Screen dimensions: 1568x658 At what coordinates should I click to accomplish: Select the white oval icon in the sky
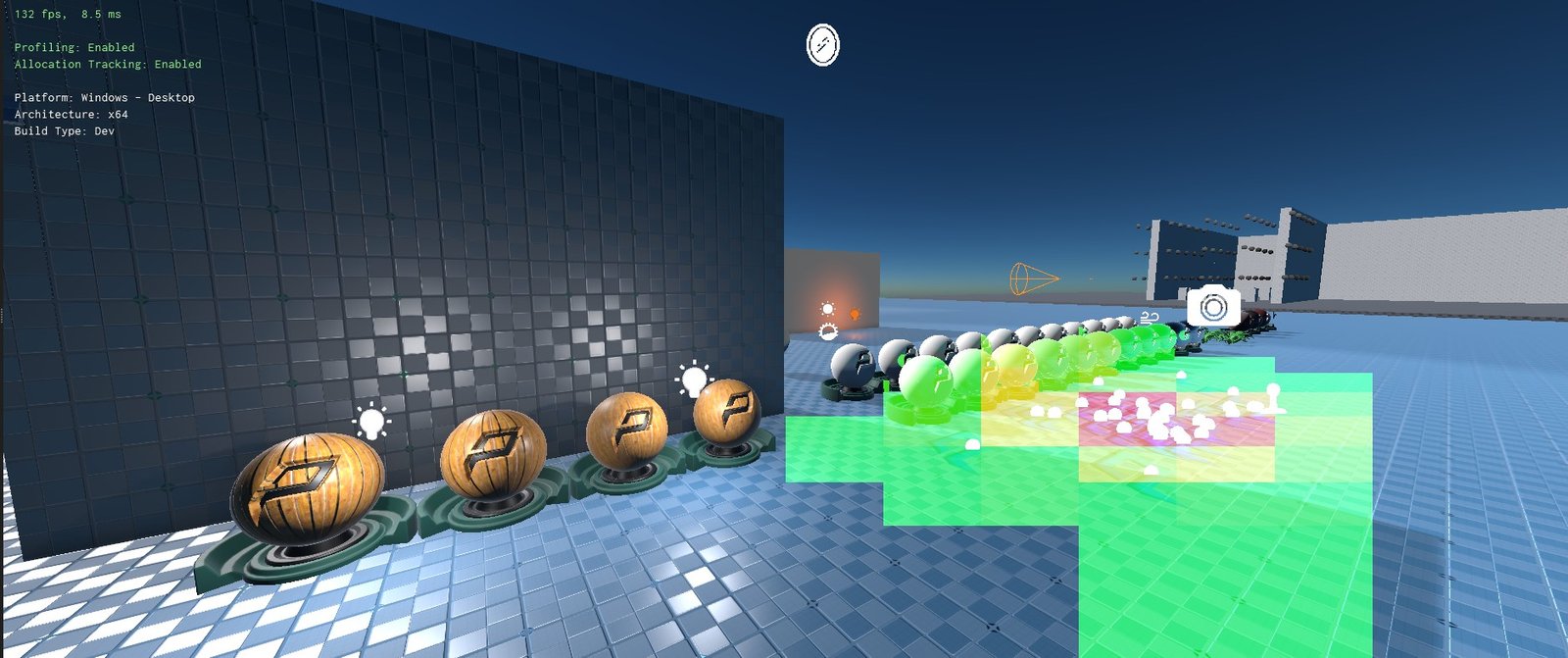(823, 45)
